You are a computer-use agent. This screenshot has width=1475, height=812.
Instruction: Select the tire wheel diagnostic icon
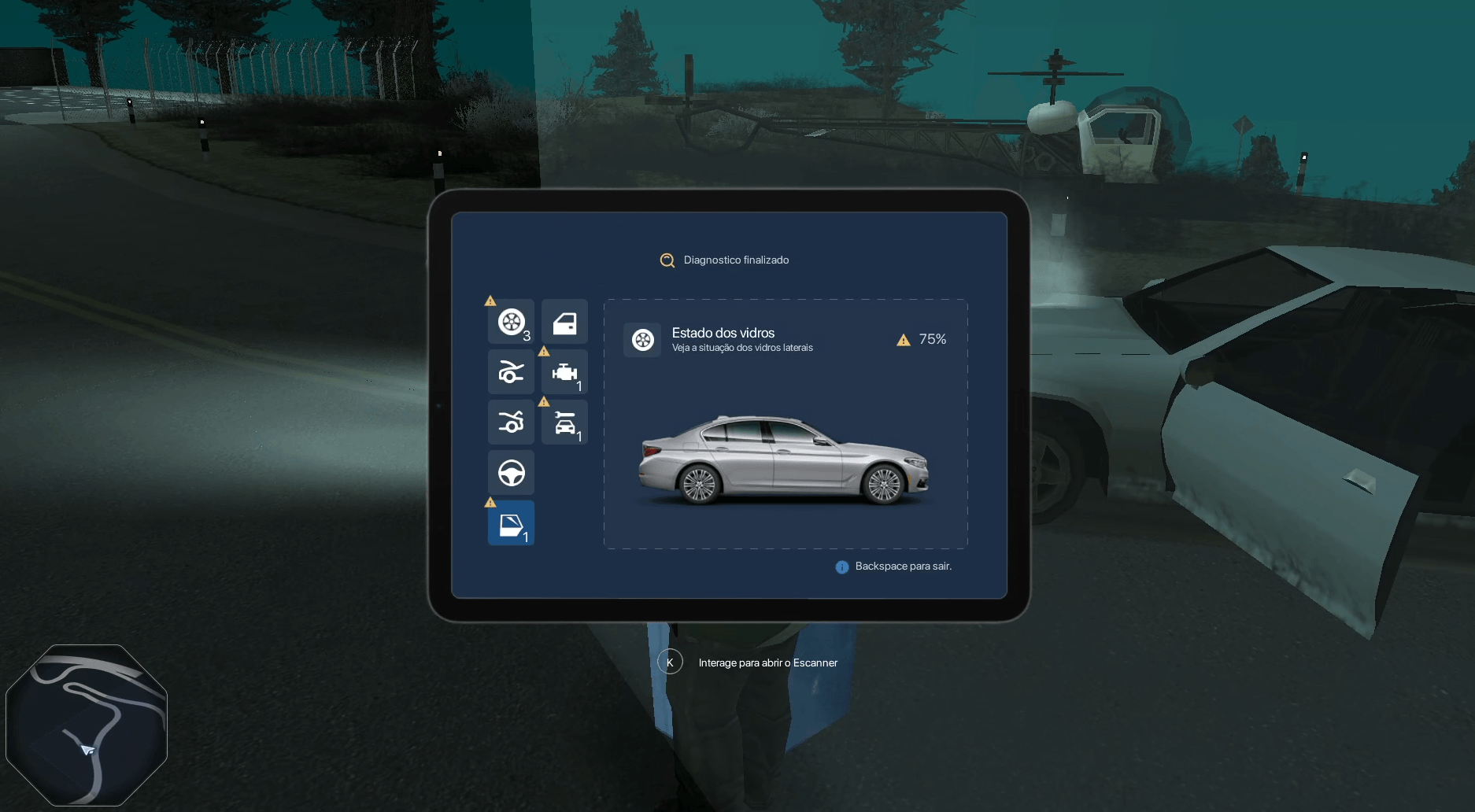point(511,322)
